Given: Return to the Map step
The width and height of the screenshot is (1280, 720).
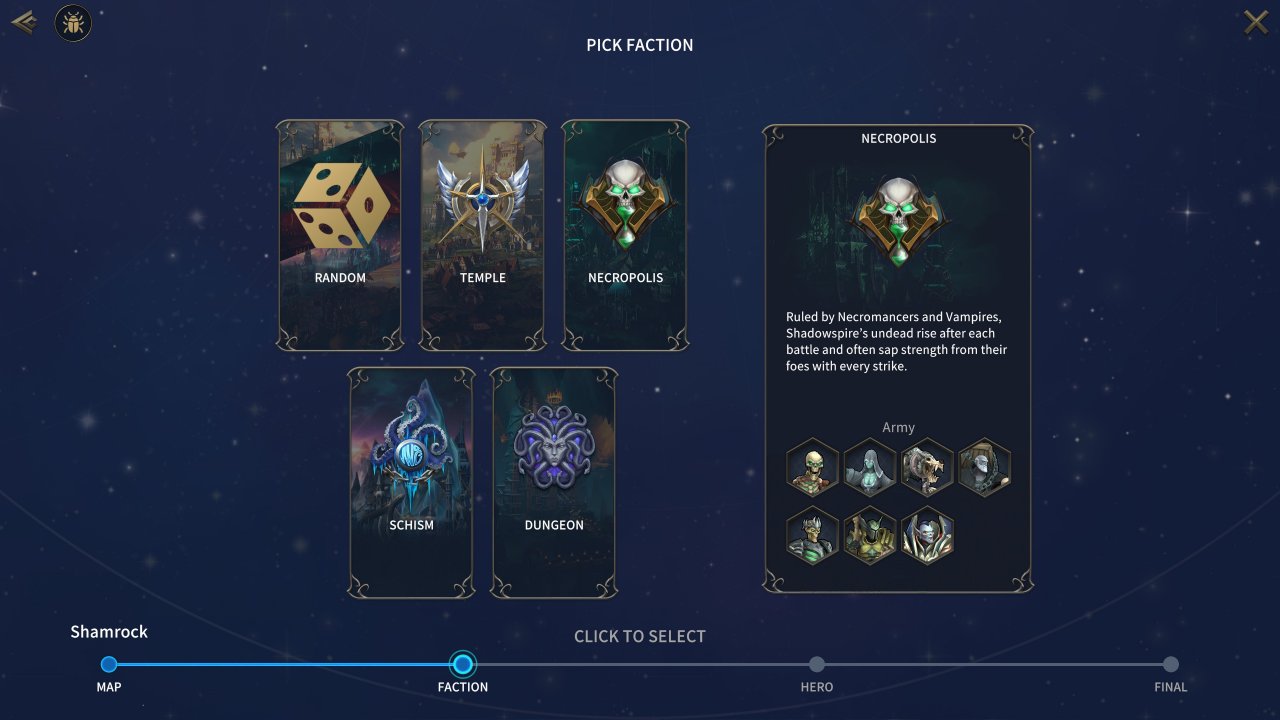Looking at the screenshot, I should (x=109, y=665).
